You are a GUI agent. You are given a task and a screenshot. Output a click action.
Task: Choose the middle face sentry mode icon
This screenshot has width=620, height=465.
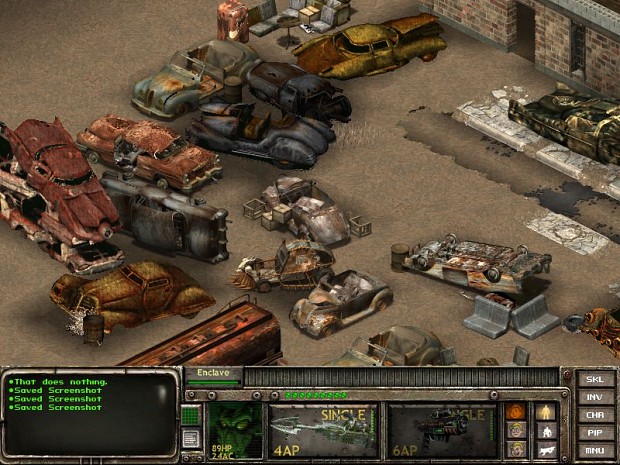[516, 430]
